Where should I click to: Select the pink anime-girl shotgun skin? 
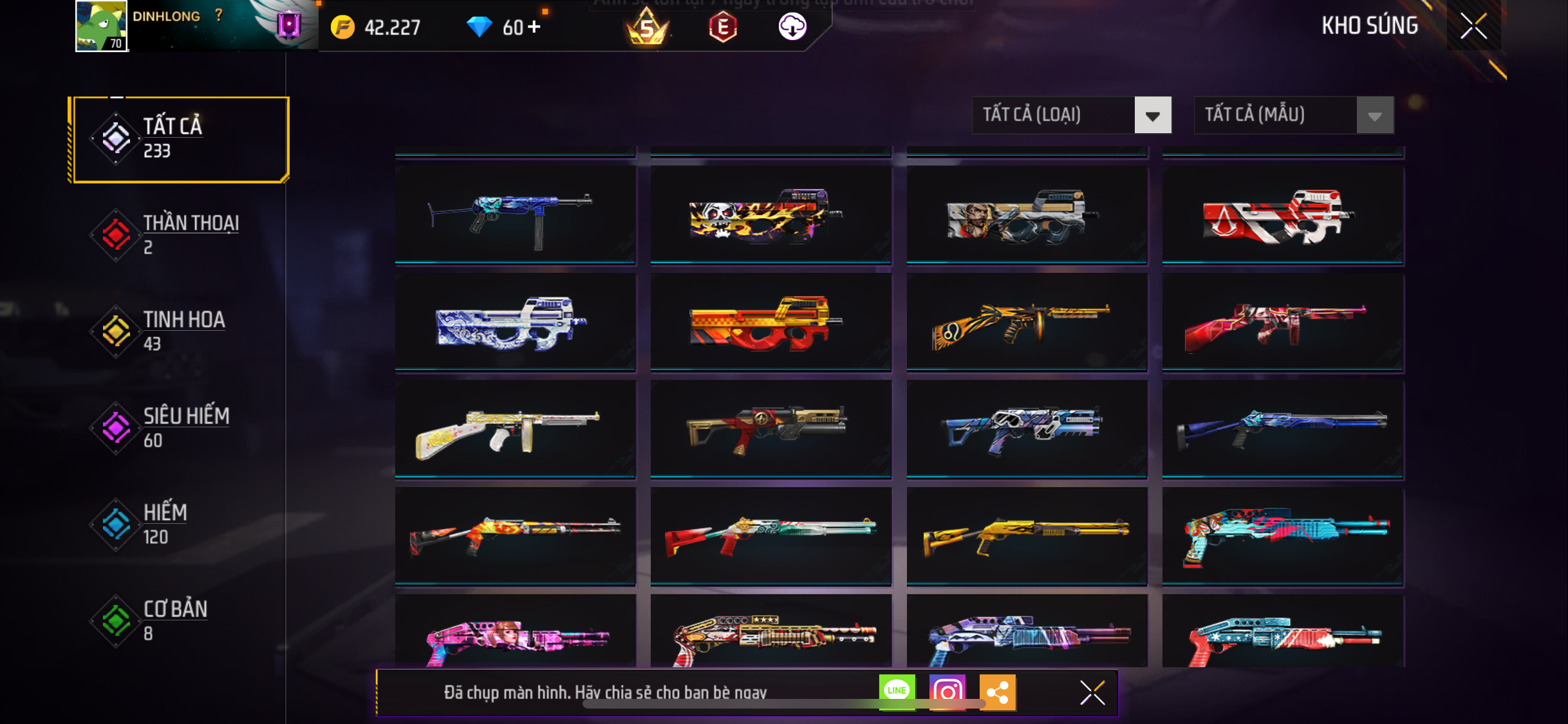tap(515, 634)
